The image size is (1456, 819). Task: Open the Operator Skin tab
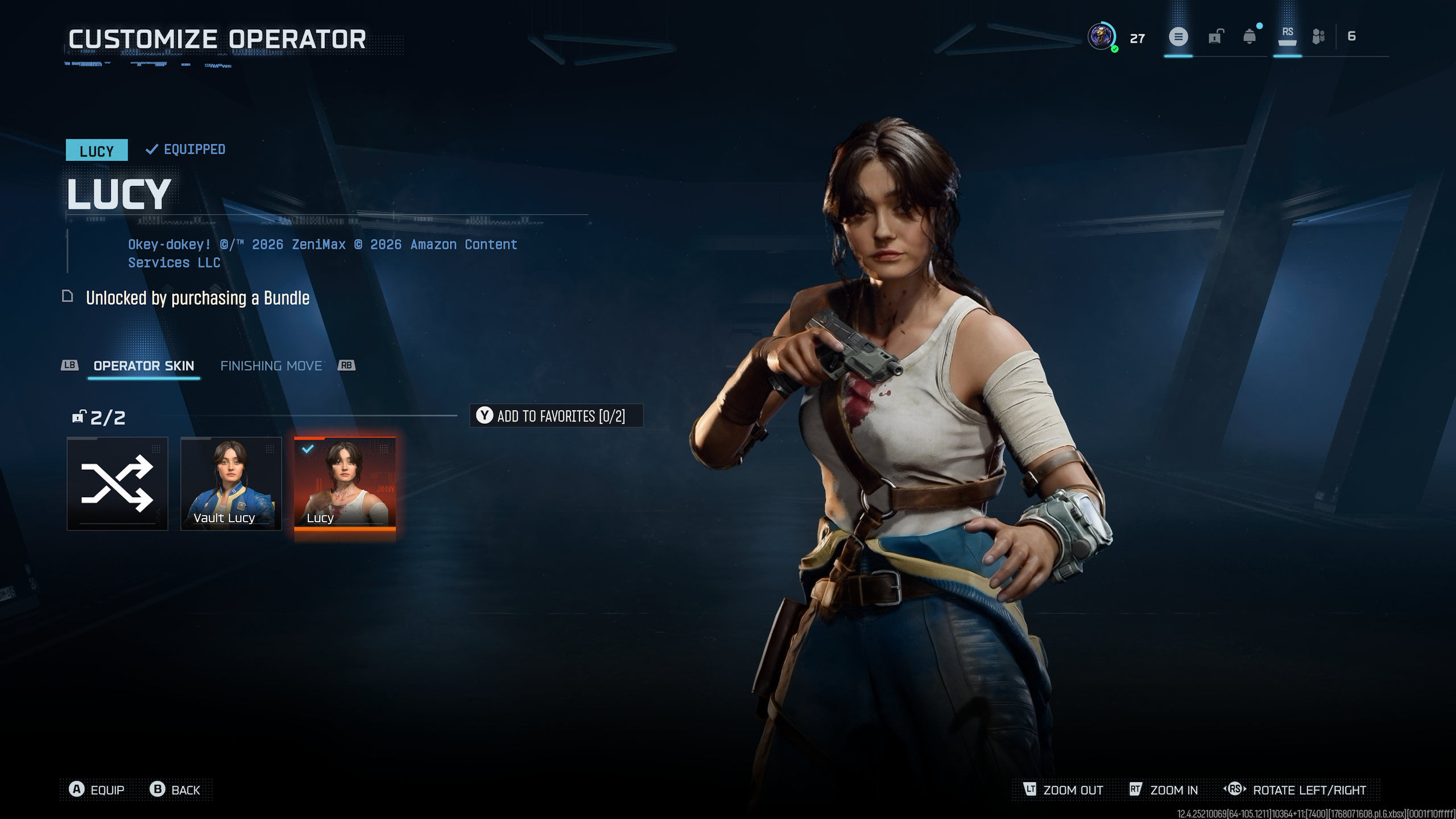coord(143,366)
